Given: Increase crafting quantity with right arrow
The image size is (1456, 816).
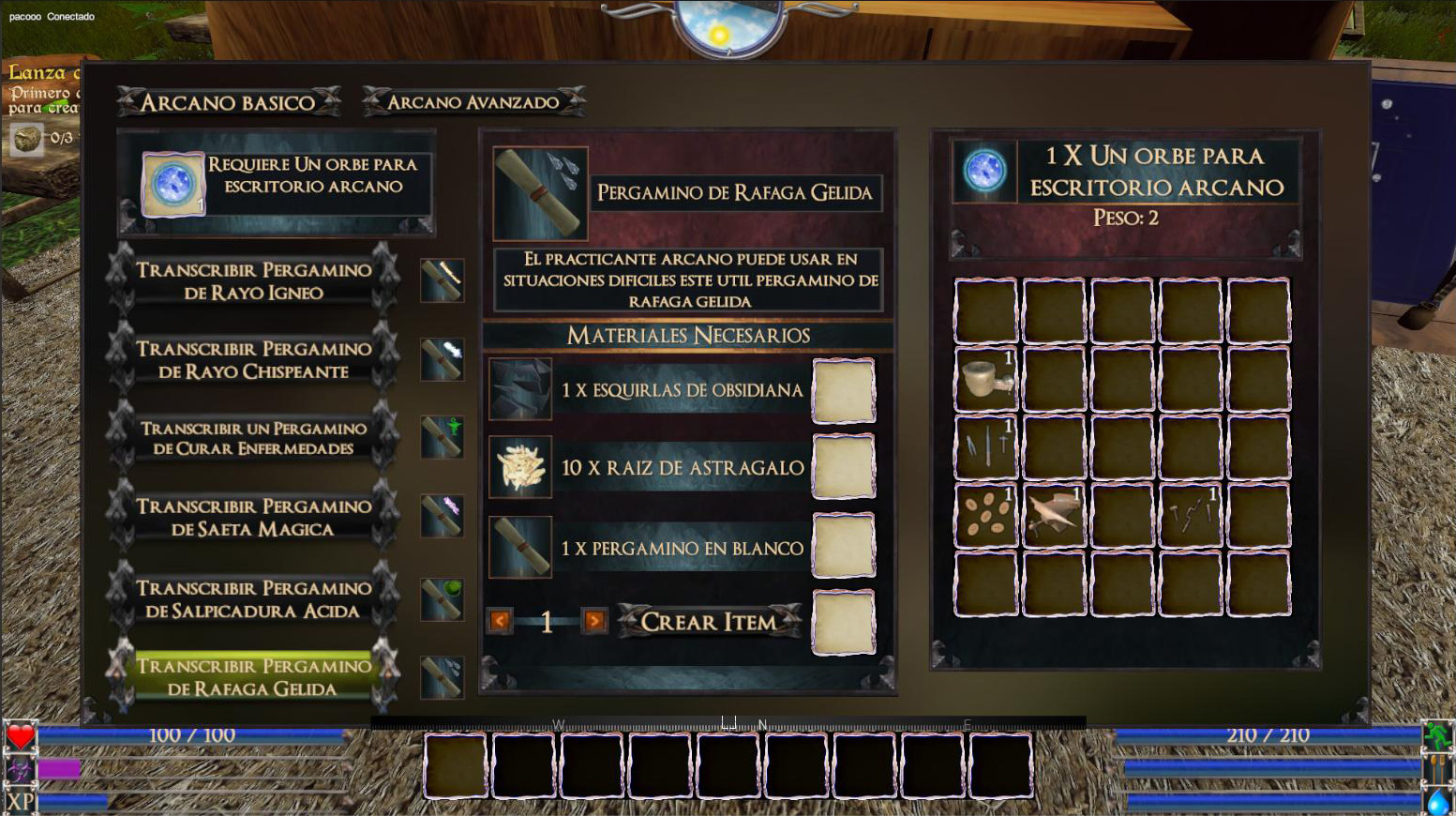Looking at the screenshot, I should click(x=594, y=621).
